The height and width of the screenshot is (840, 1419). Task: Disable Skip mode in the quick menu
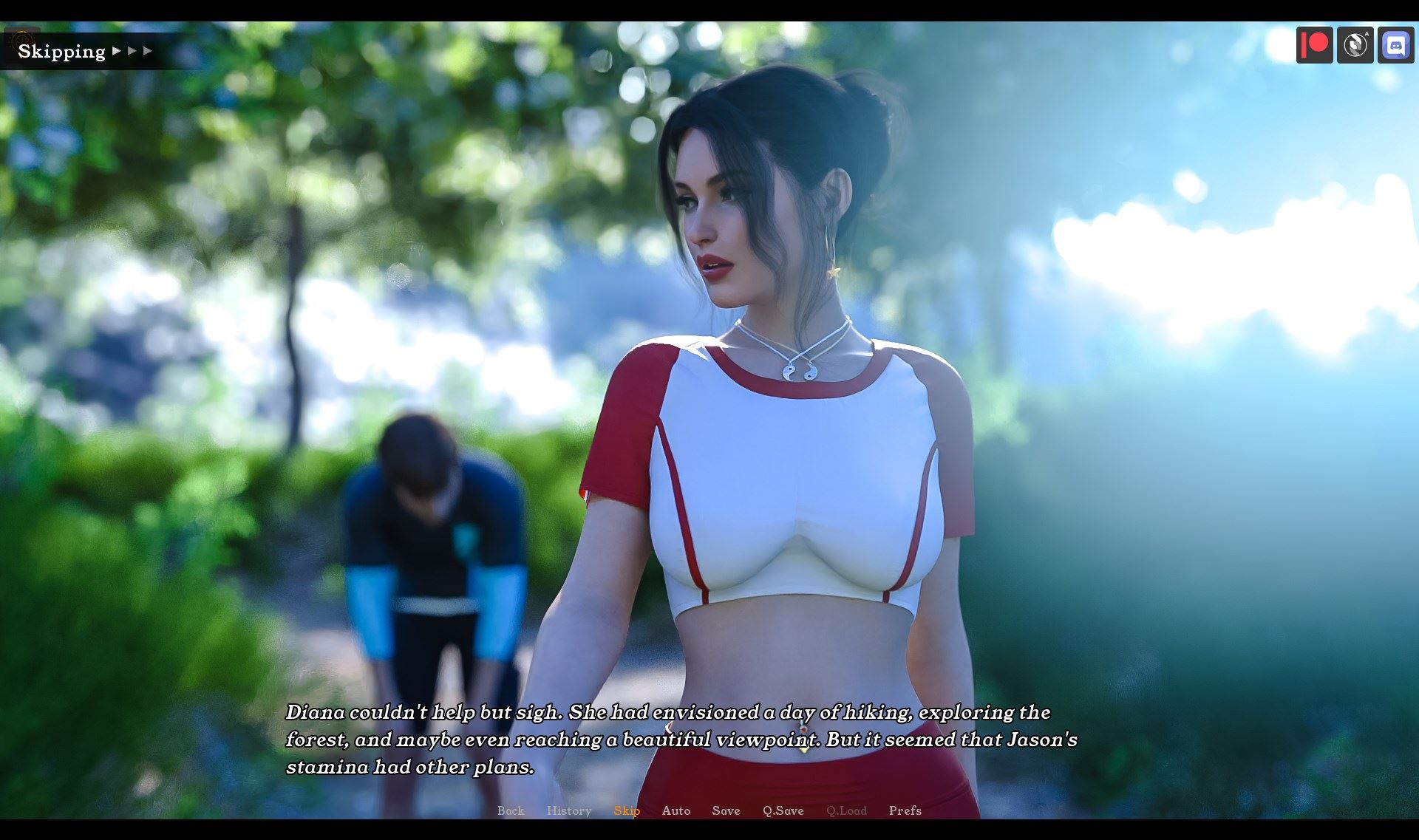[x=626, y=810]
